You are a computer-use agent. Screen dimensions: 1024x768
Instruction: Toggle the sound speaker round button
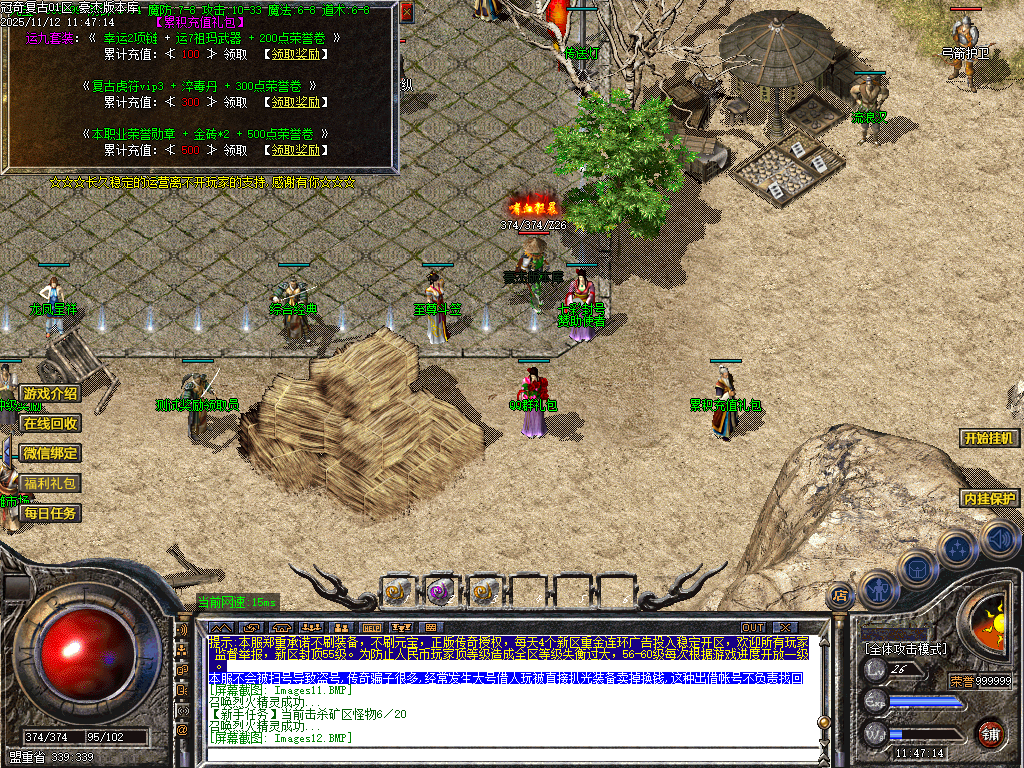pyautogui.click(x=999, y=540)
